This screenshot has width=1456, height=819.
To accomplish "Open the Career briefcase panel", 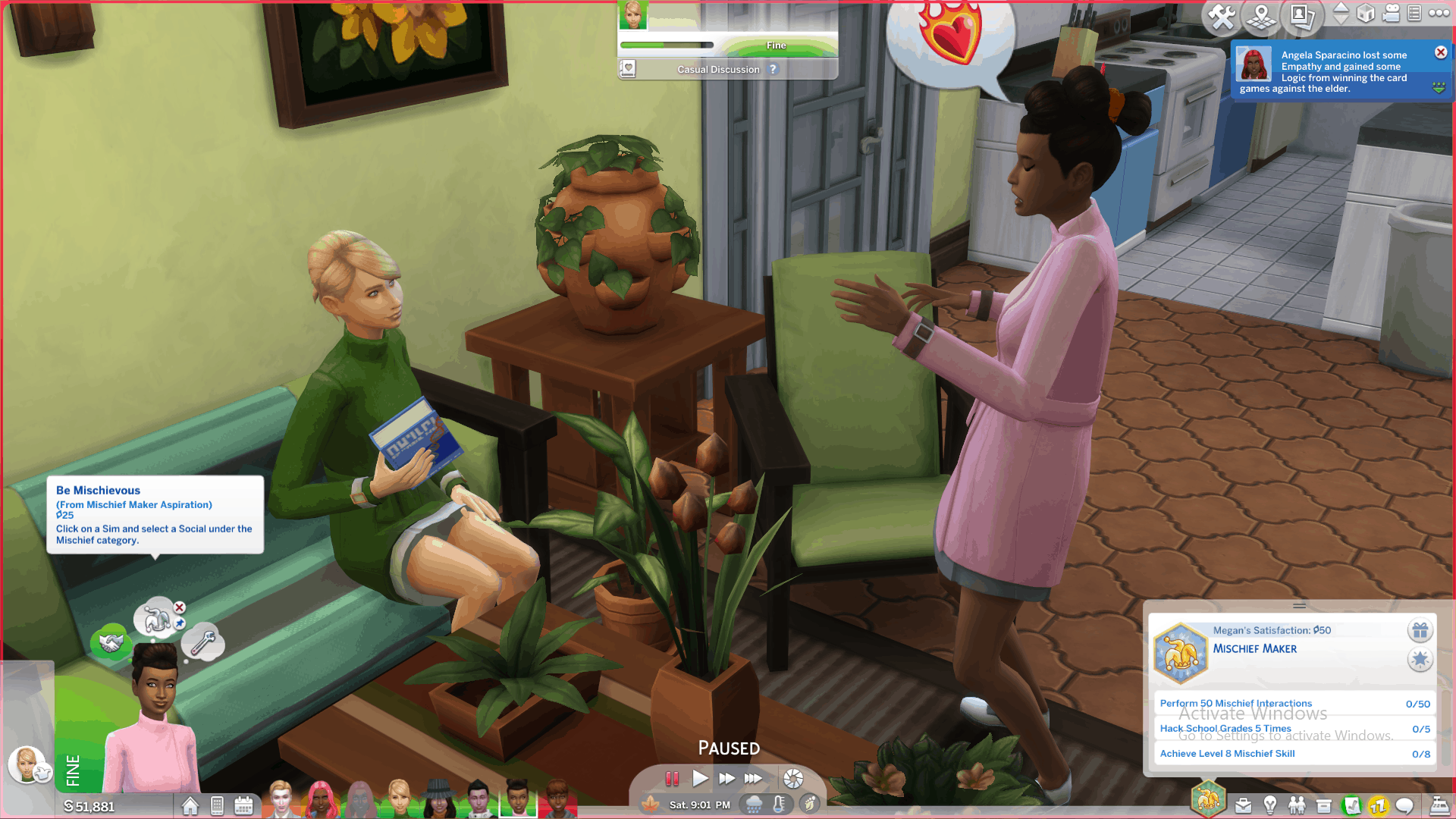I will pyautogui.click(x=1243, y=805).
